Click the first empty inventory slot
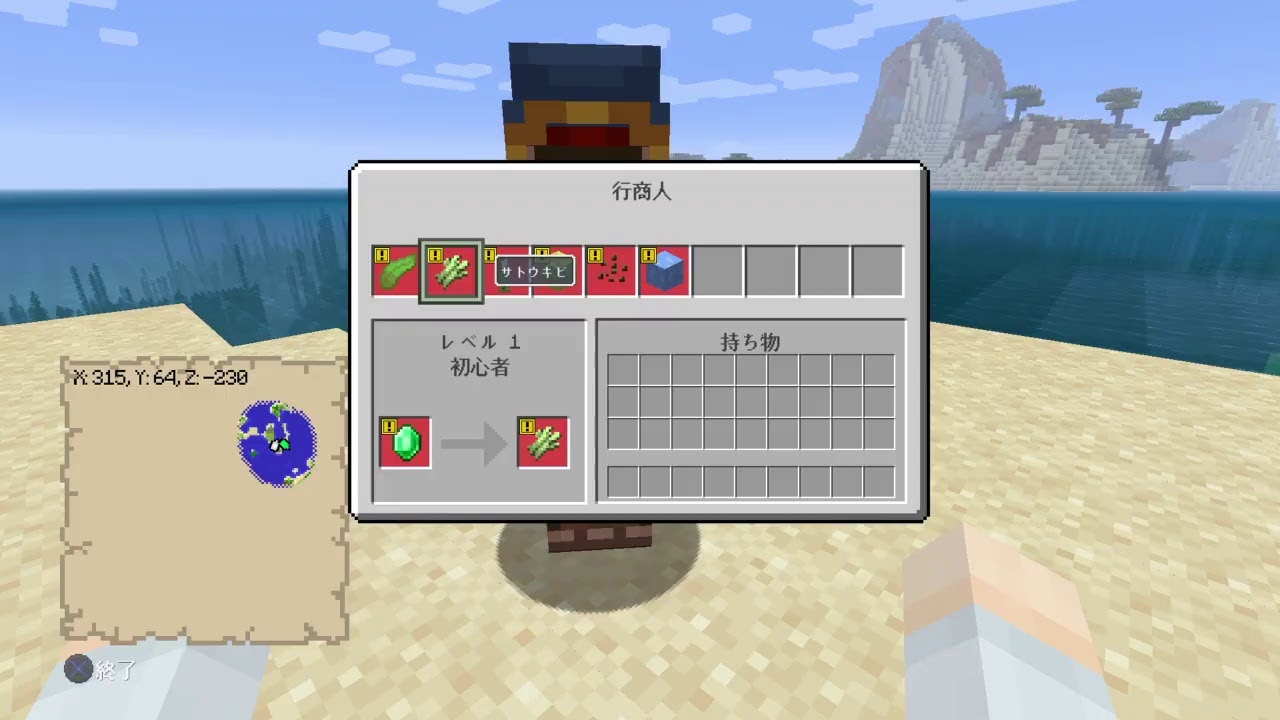 (x=625, y=371)
